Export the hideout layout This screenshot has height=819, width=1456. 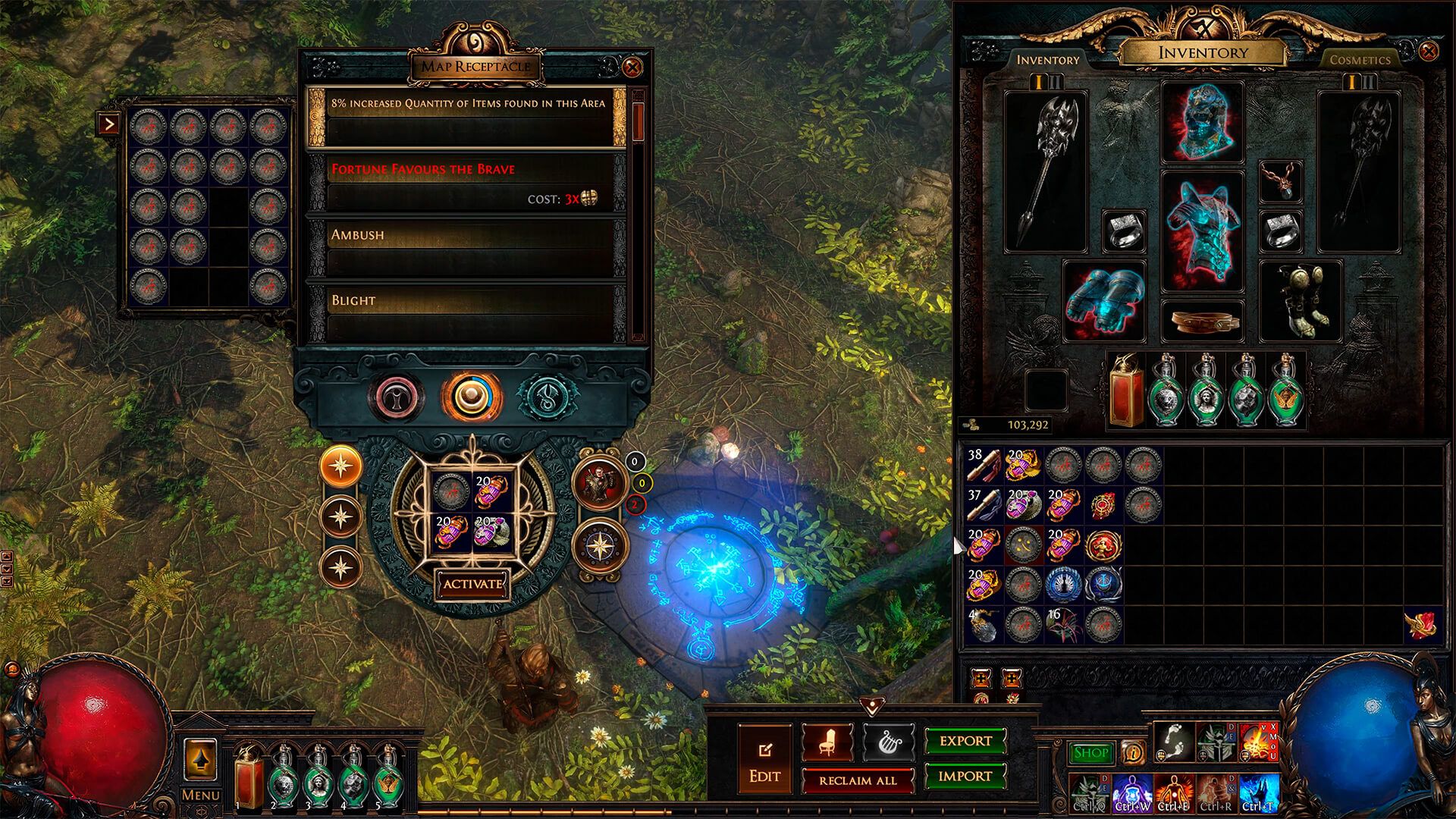click(x=965, y=742)
